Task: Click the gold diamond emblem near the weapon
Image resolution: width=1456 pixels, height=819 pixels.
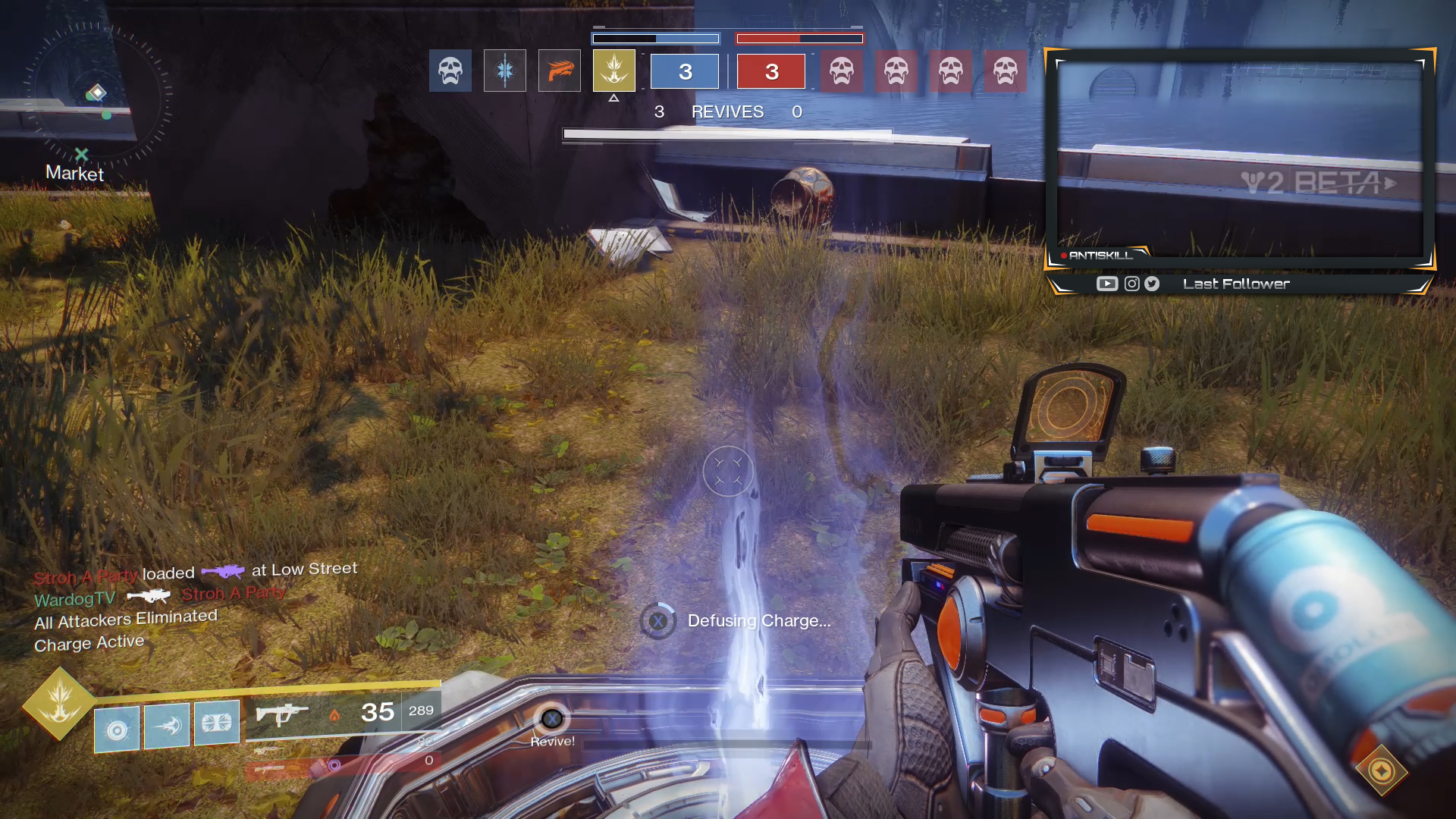Action: point(1381,771)
